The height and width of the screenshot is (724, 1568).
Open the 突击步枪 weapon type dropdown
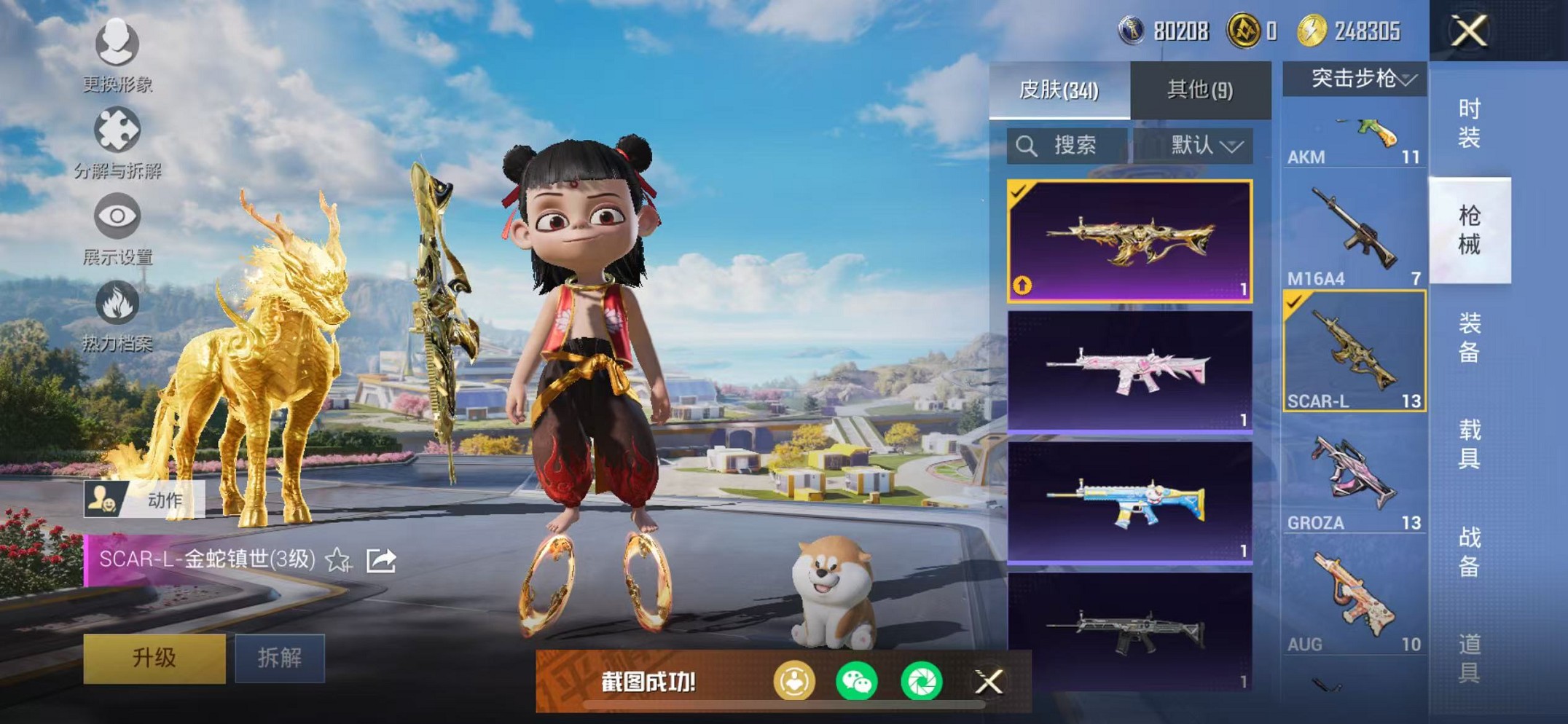(x=1355, y=79)
